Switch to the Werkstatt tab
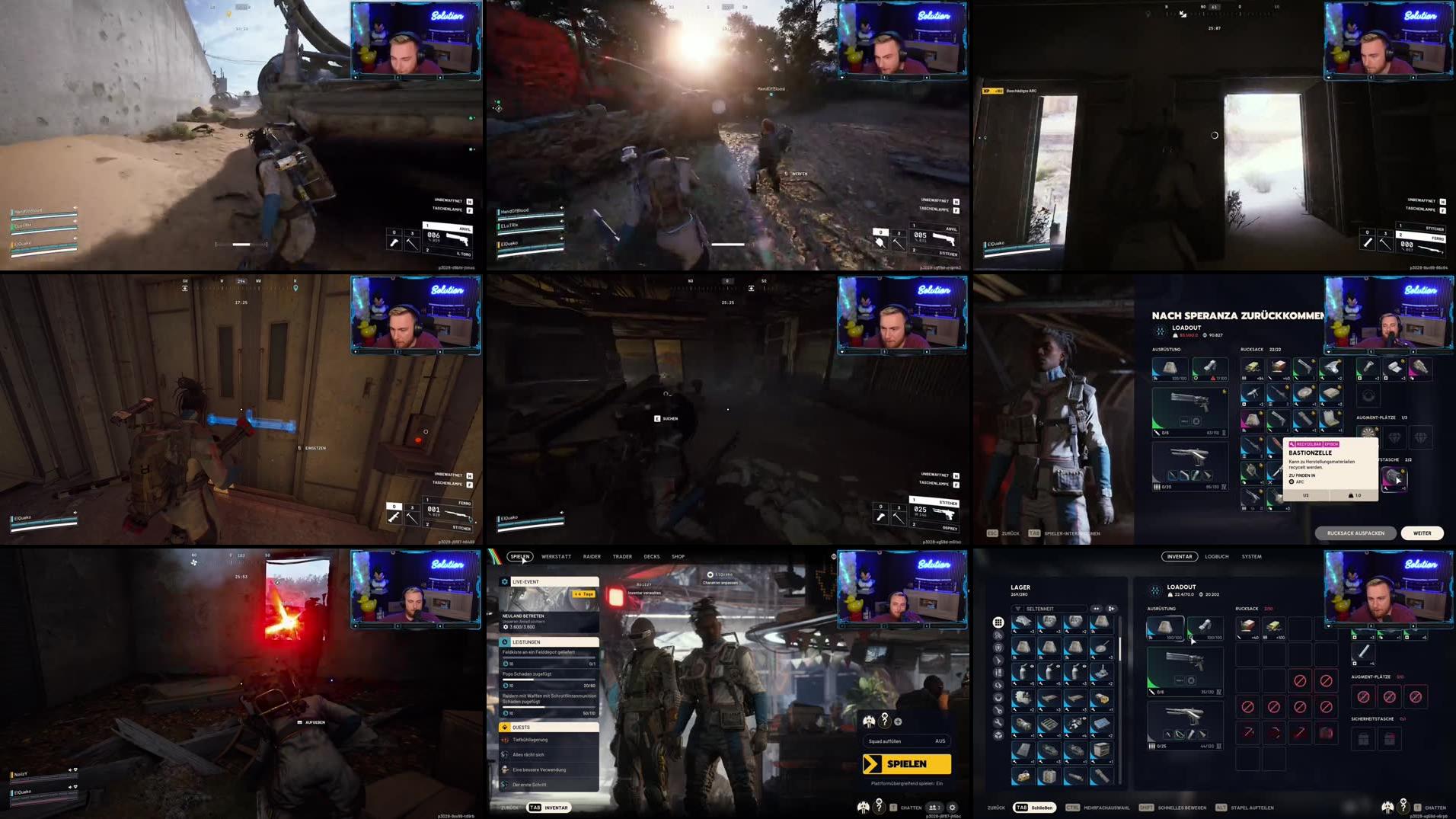This screenshot has width=1456, height=819. pos(557,557)
